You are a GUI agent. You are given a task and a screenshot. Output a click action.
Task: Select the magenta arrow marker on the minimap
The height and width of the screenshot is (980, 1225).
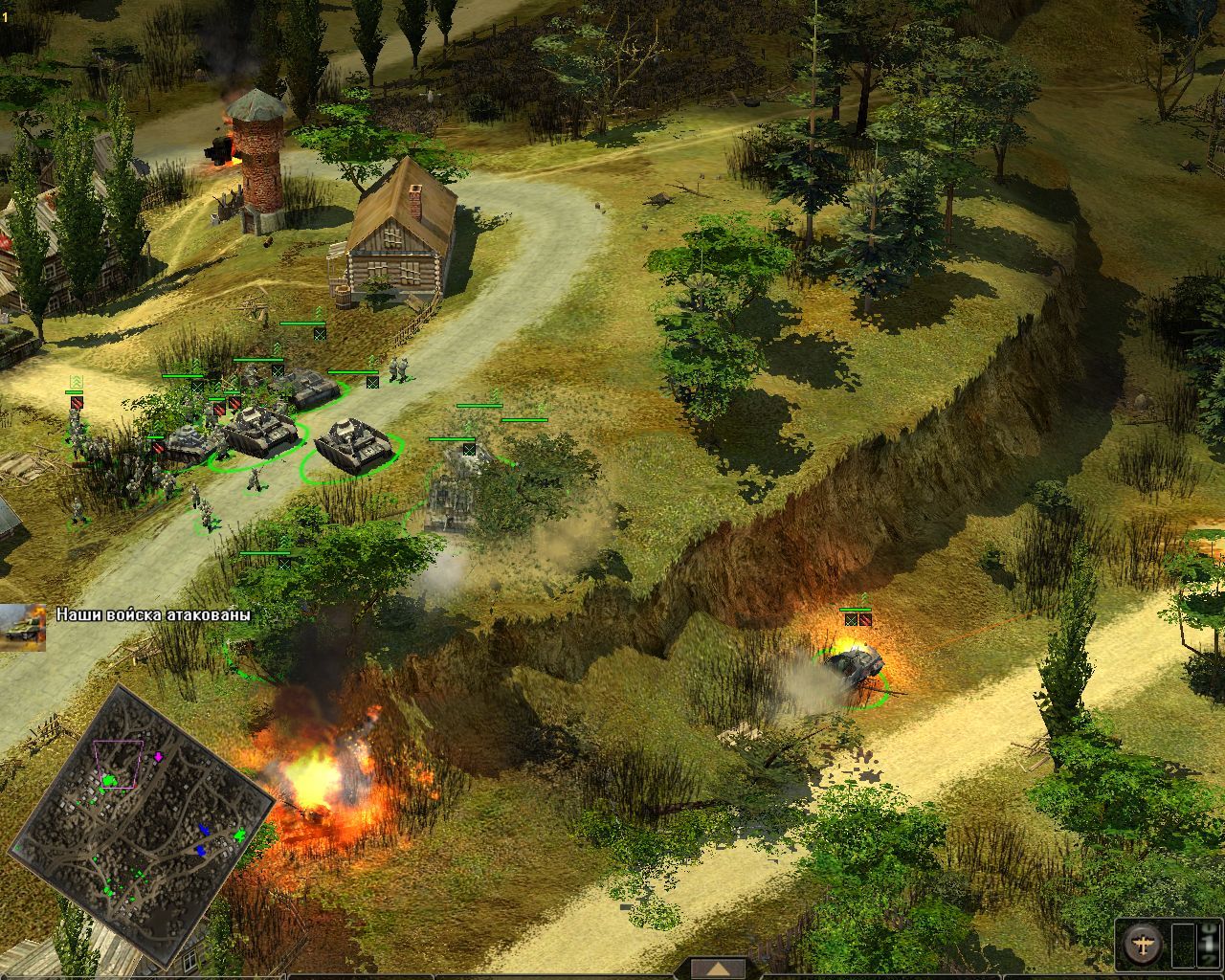(x=159, y=756)
